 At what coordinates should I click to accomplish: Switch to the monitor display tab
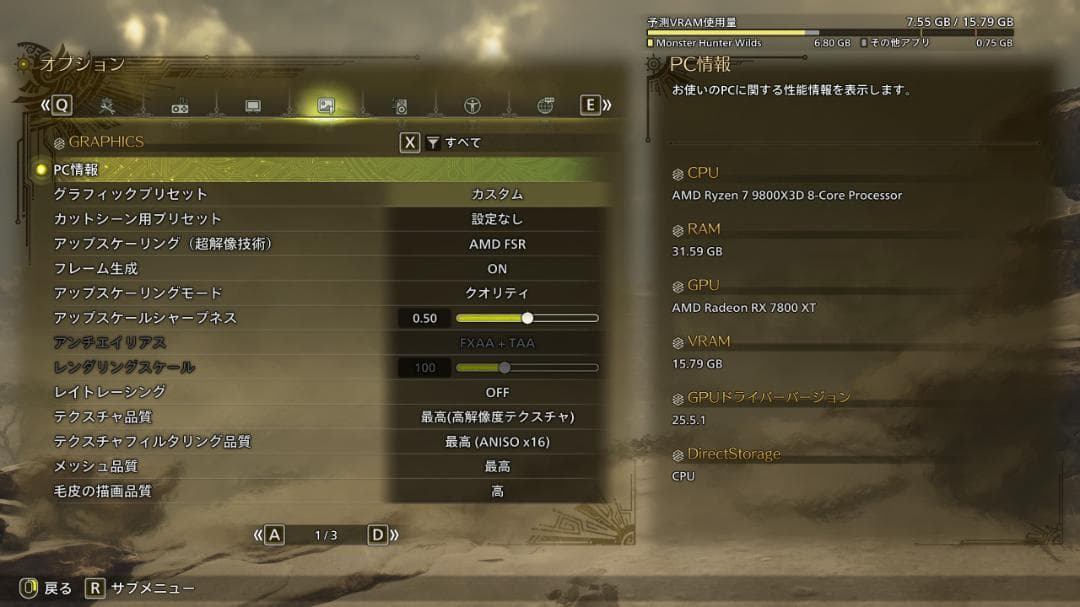click(x=253, y=105)
